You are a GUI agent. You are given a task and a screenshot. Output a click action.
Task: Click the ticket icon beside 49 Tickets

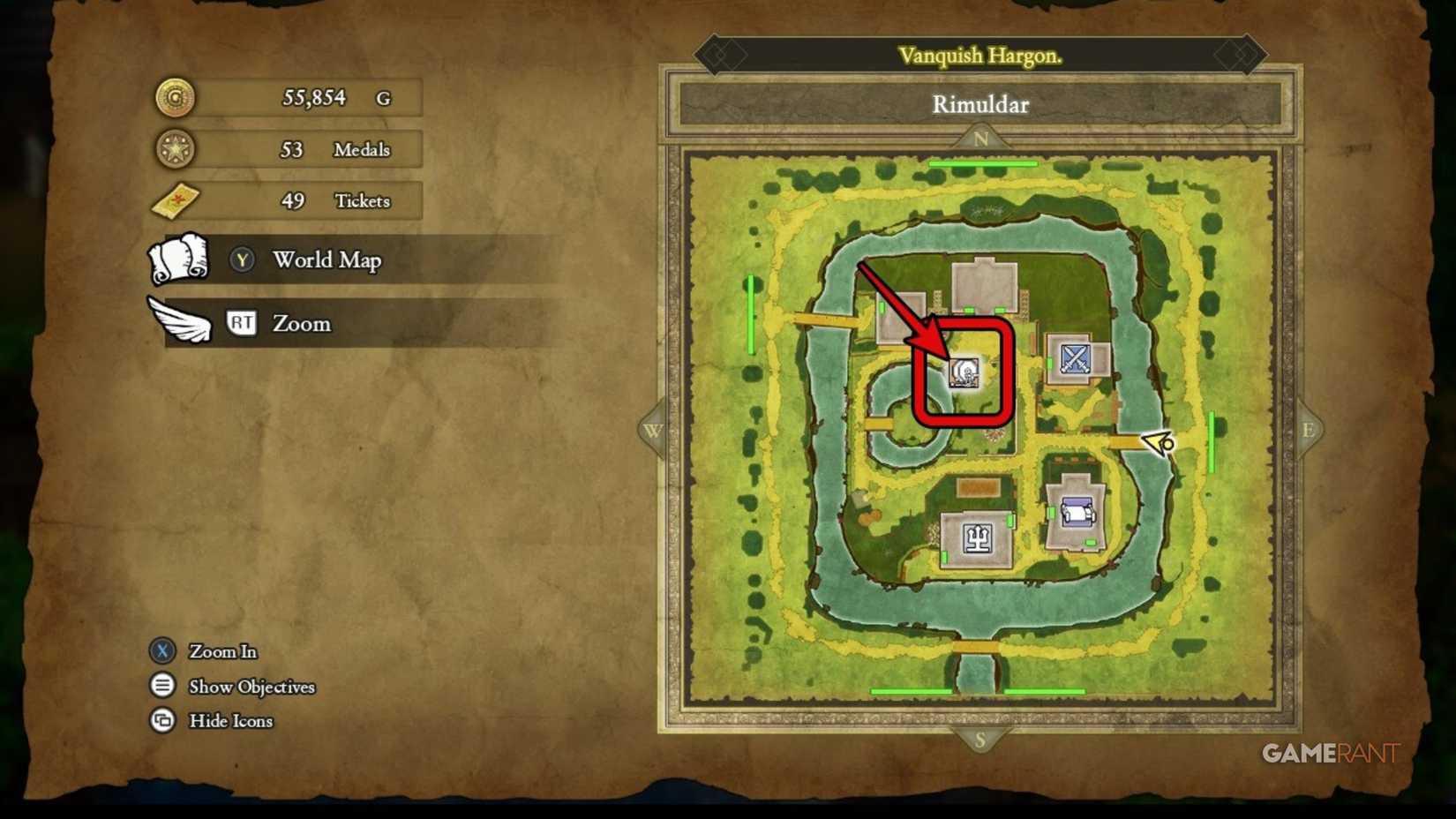176,201
